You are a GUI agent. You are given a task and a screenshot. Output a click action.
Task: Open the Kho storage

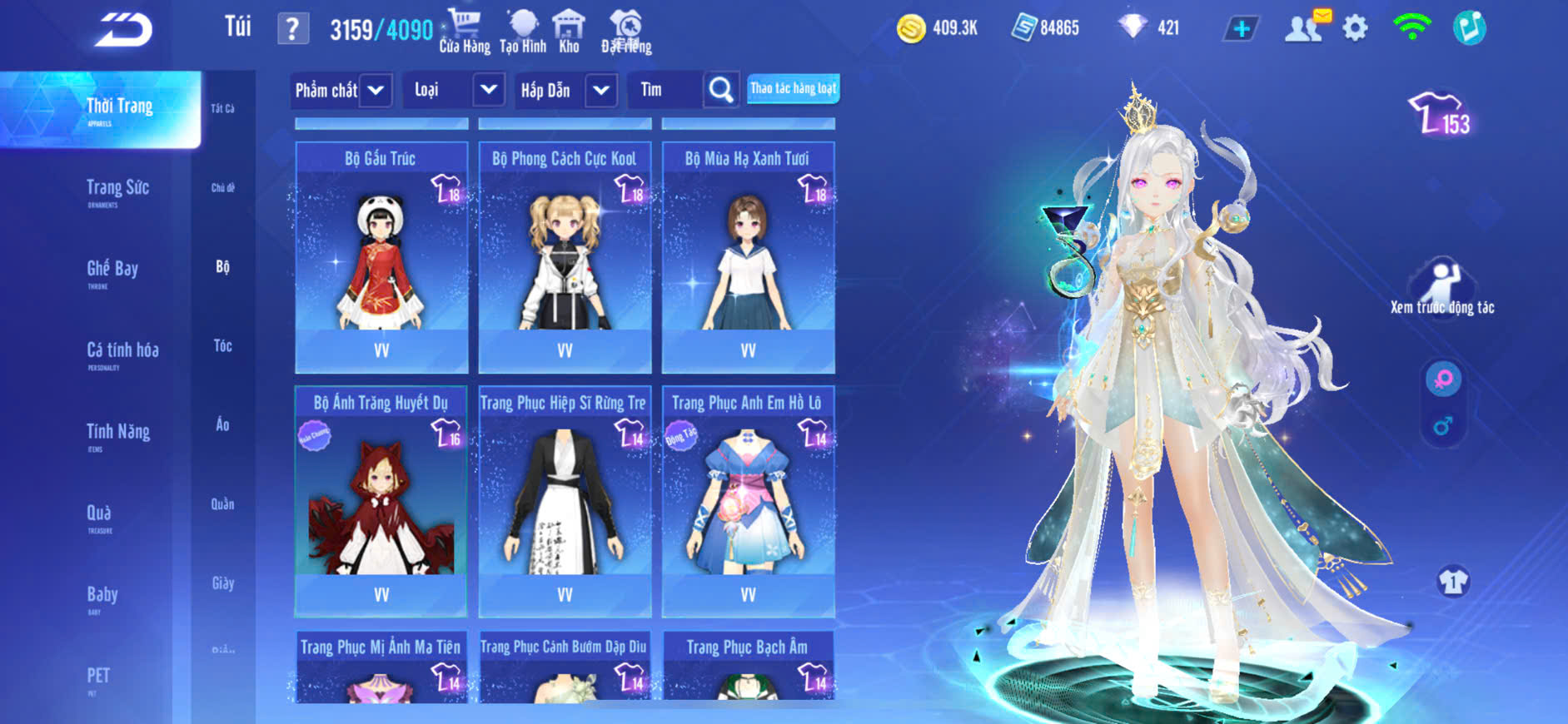pyautogui.click(x=569, y=31)
